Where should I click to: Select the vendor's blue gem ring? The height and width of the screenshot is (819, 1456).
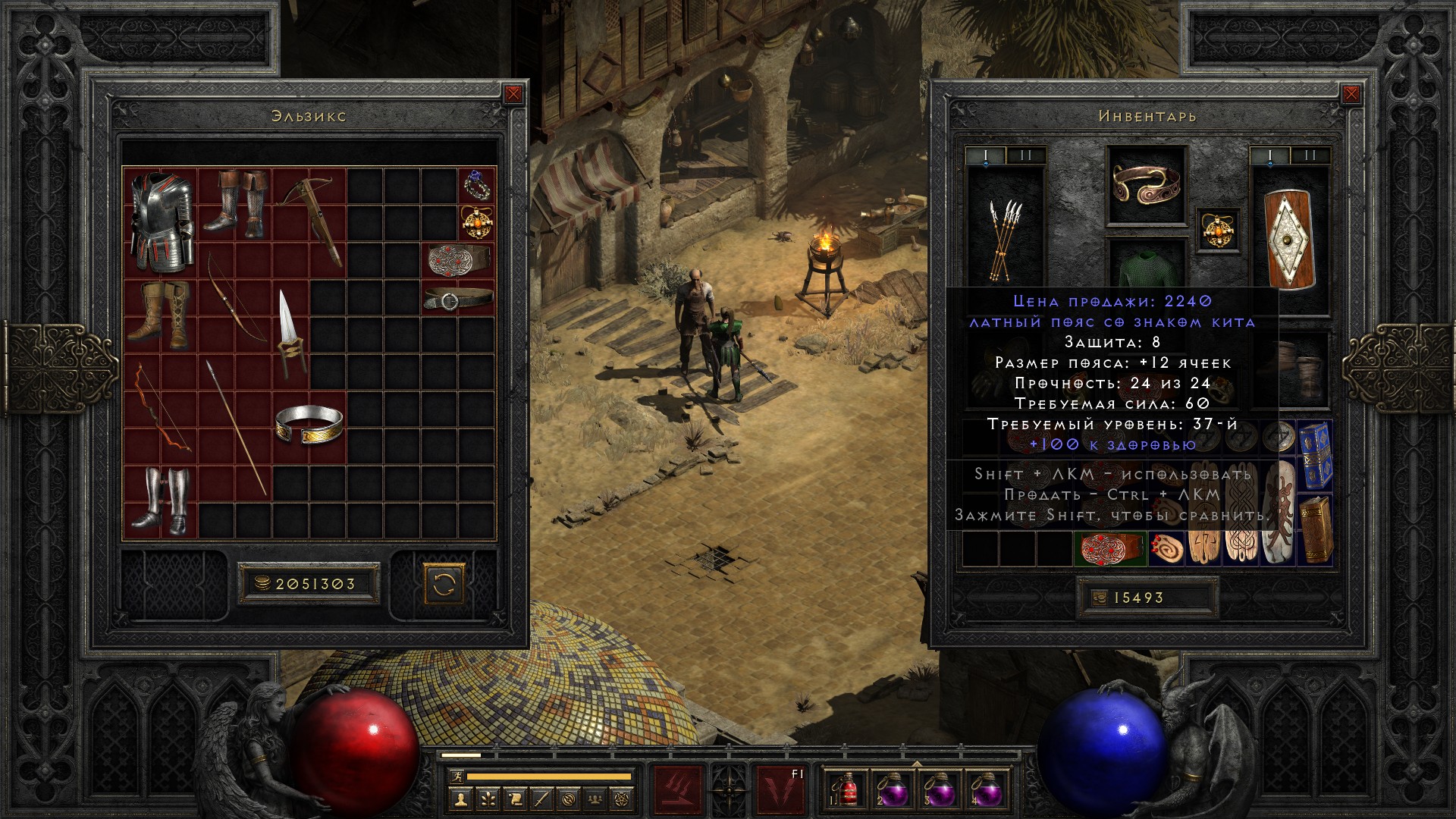tap(476, 184)
